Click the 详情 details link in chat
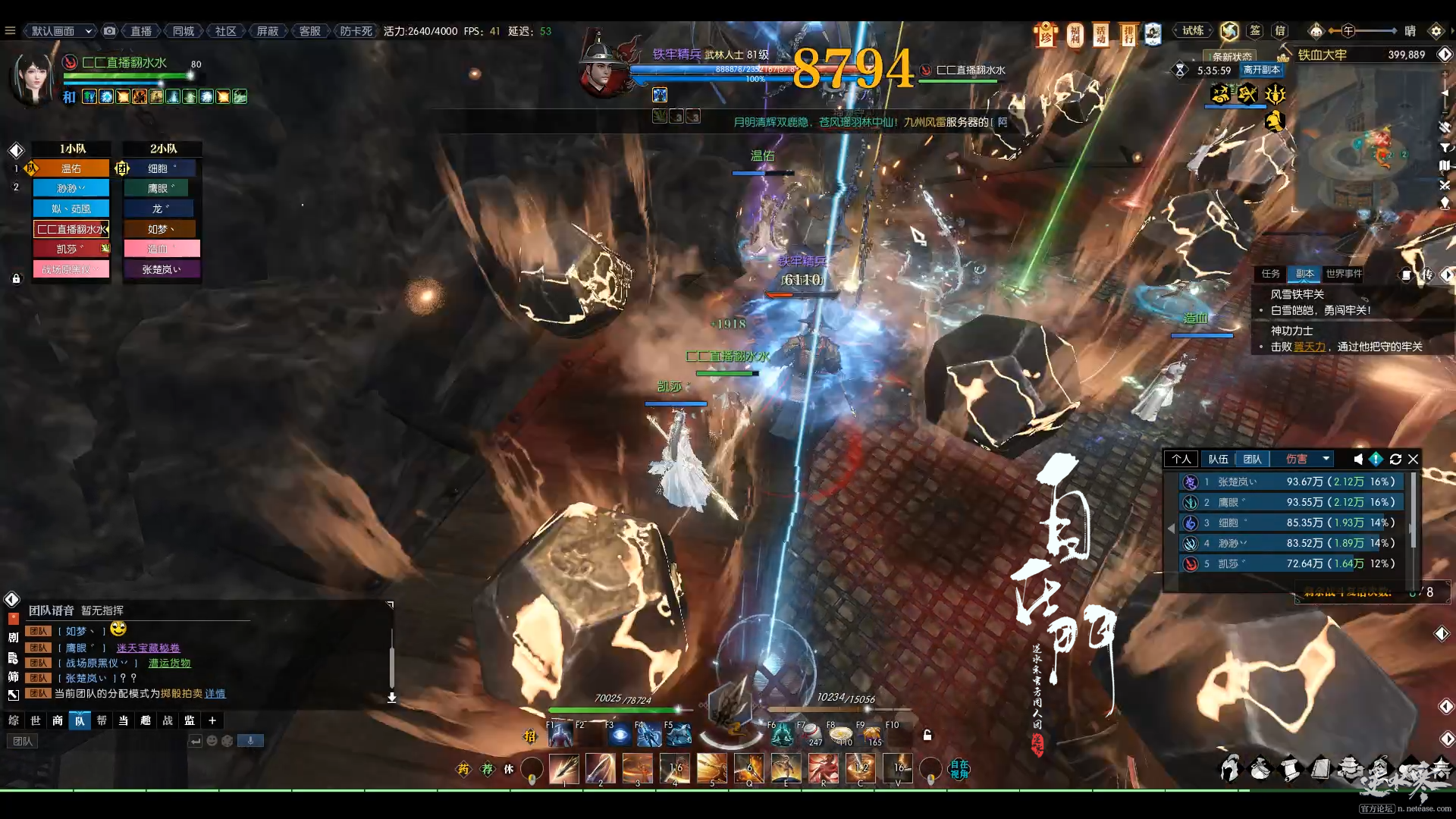The height and width of the screenshot is (819, 1456). 215,693
